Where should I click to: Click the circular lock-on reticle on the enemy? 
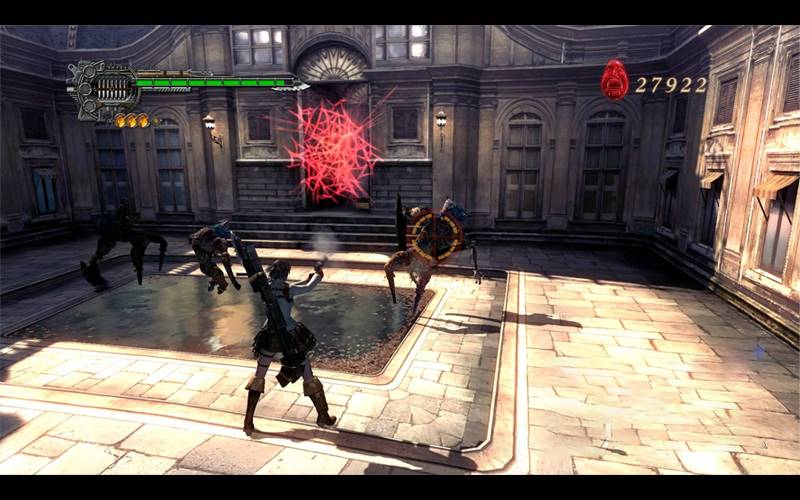tap(435, 236)
